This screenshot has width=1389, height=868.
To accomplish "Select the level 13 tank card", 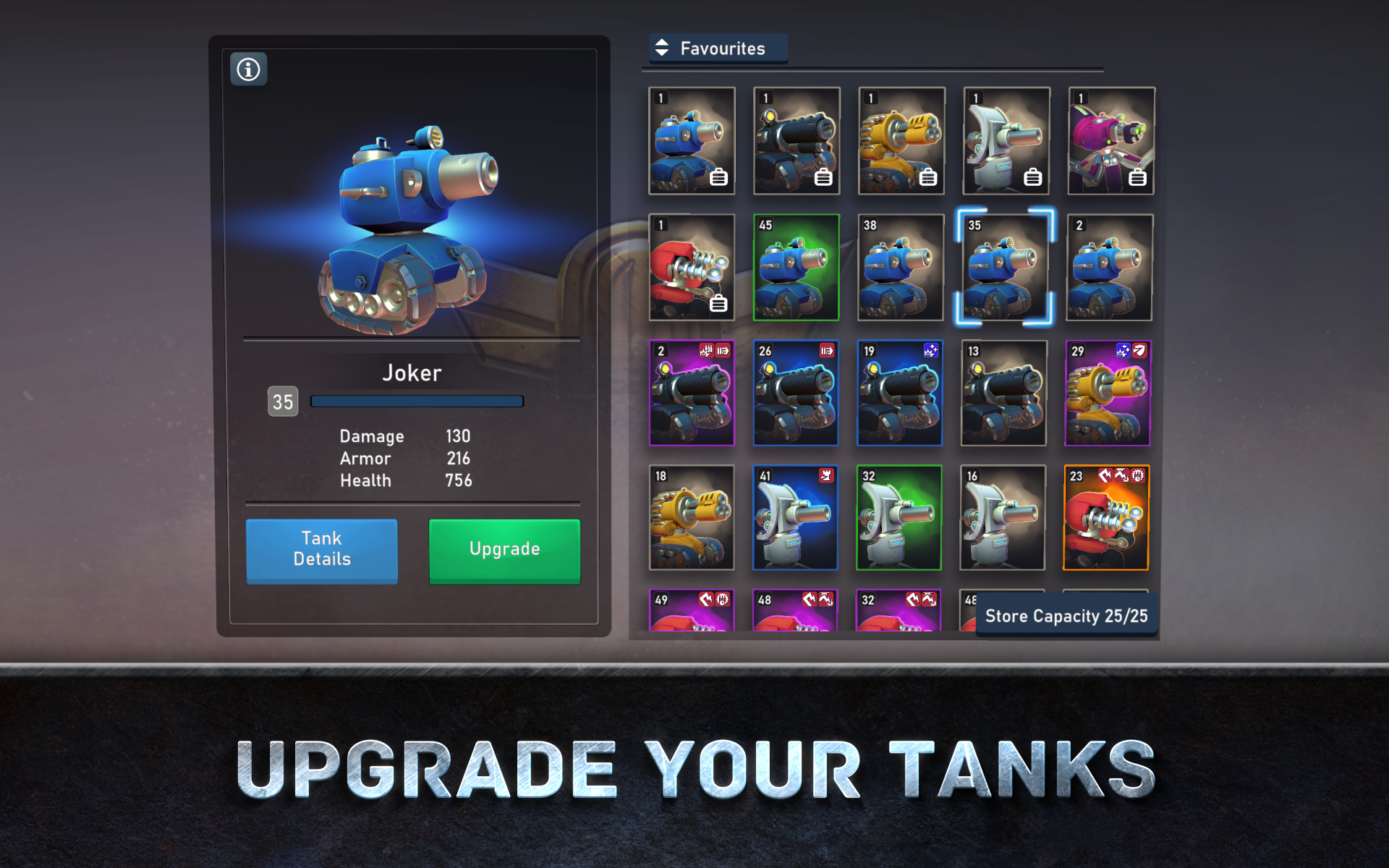I will 1004,394.
